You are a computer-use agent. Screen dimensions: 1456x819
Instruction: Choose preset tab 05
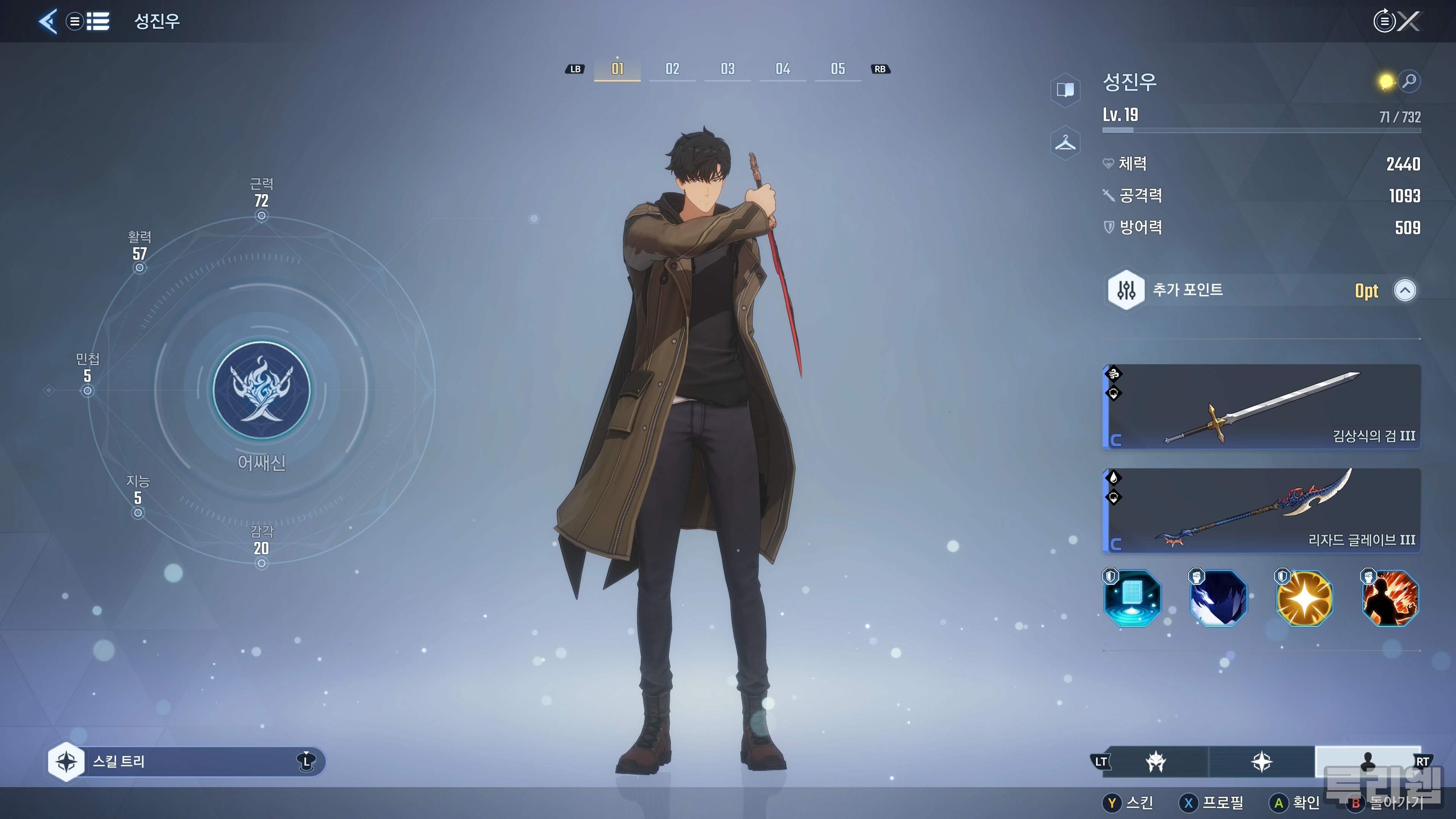click(838, 69)
